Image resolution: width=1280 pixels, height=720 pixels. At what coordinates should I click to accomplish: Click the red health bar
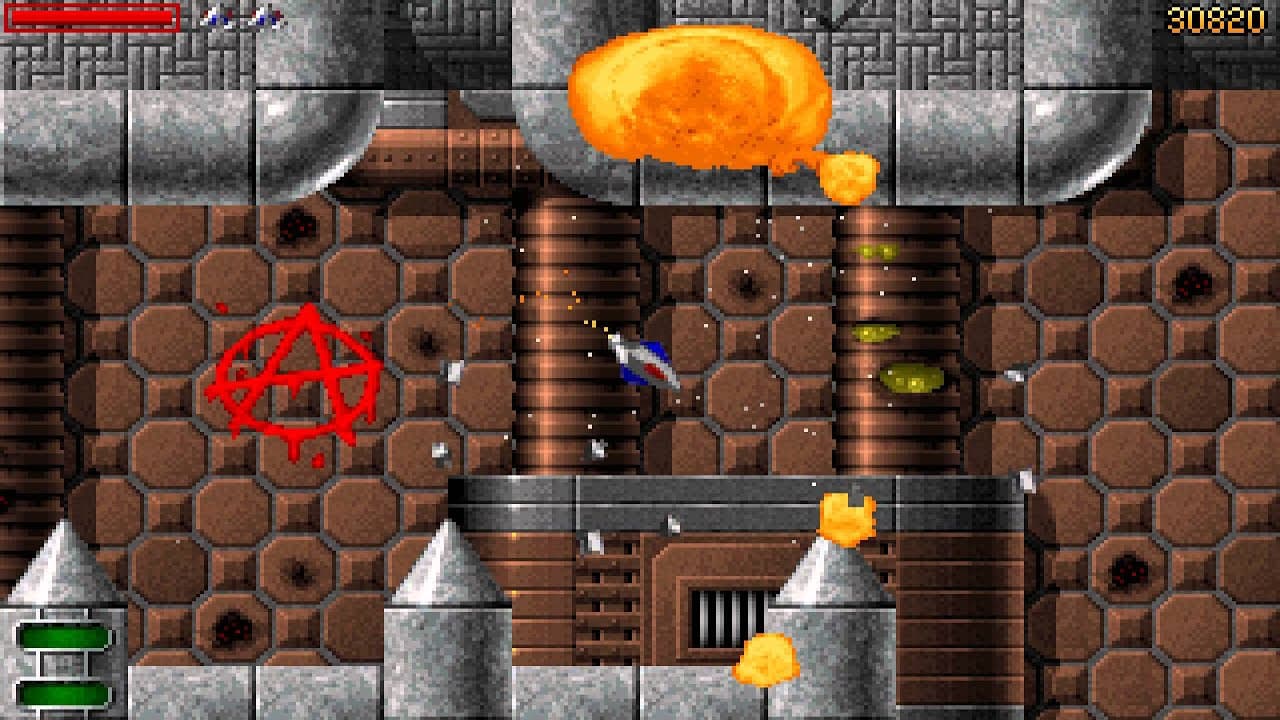tap(90, 16)
